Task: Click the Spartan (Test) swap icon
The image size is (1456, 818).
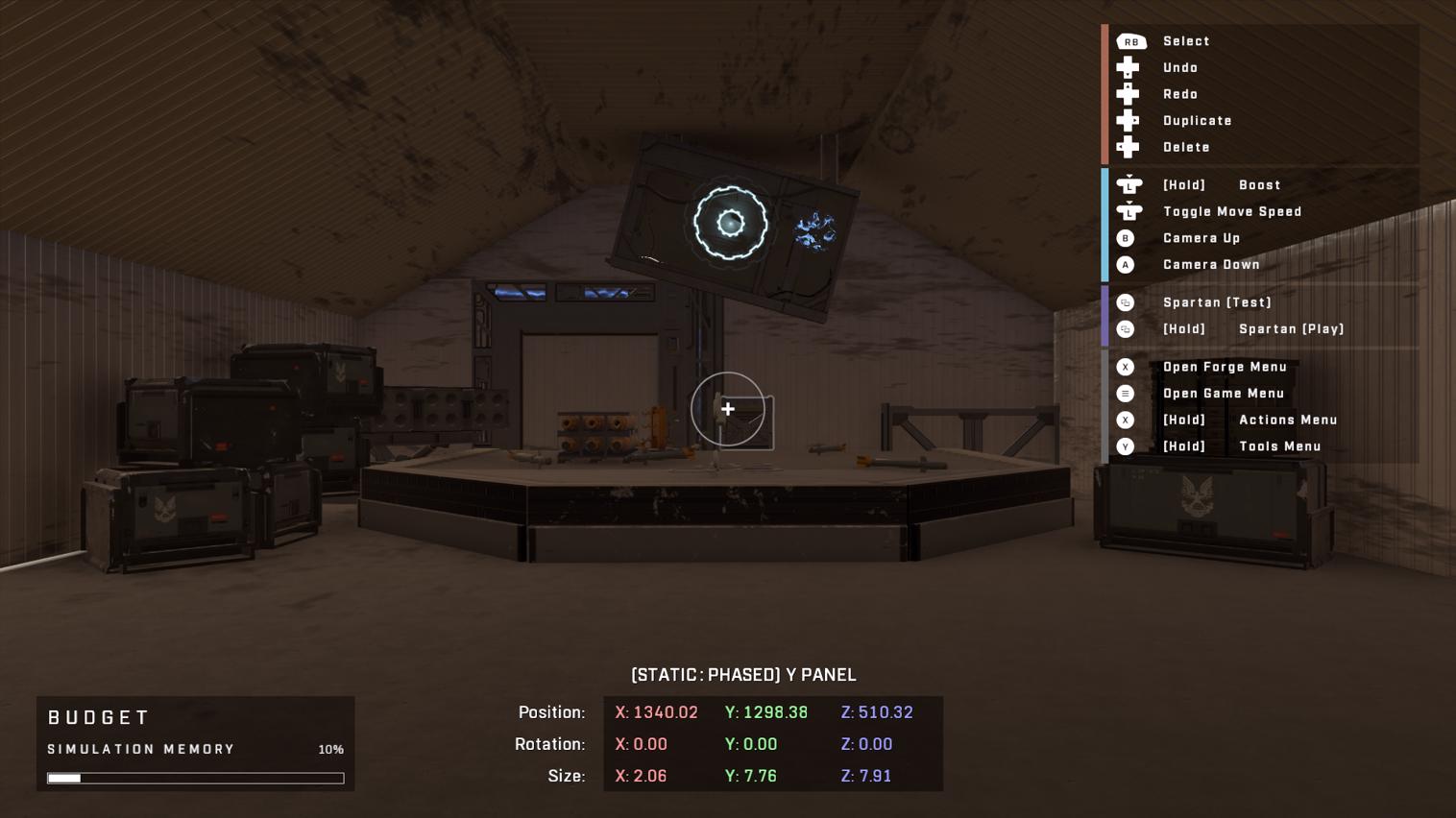Action: (1126, 302)
